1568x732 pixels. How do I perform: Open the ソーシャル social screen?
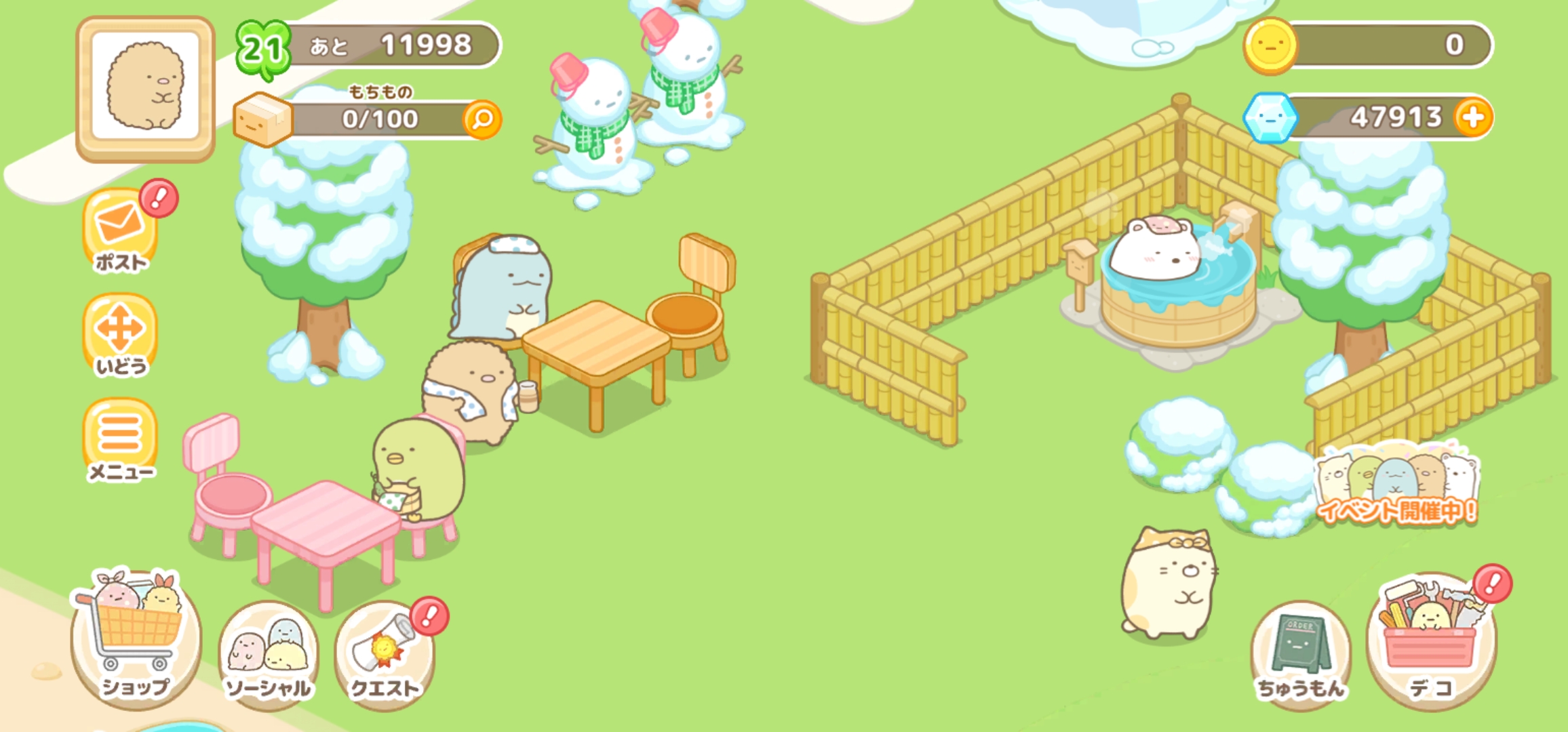(269, 652)
